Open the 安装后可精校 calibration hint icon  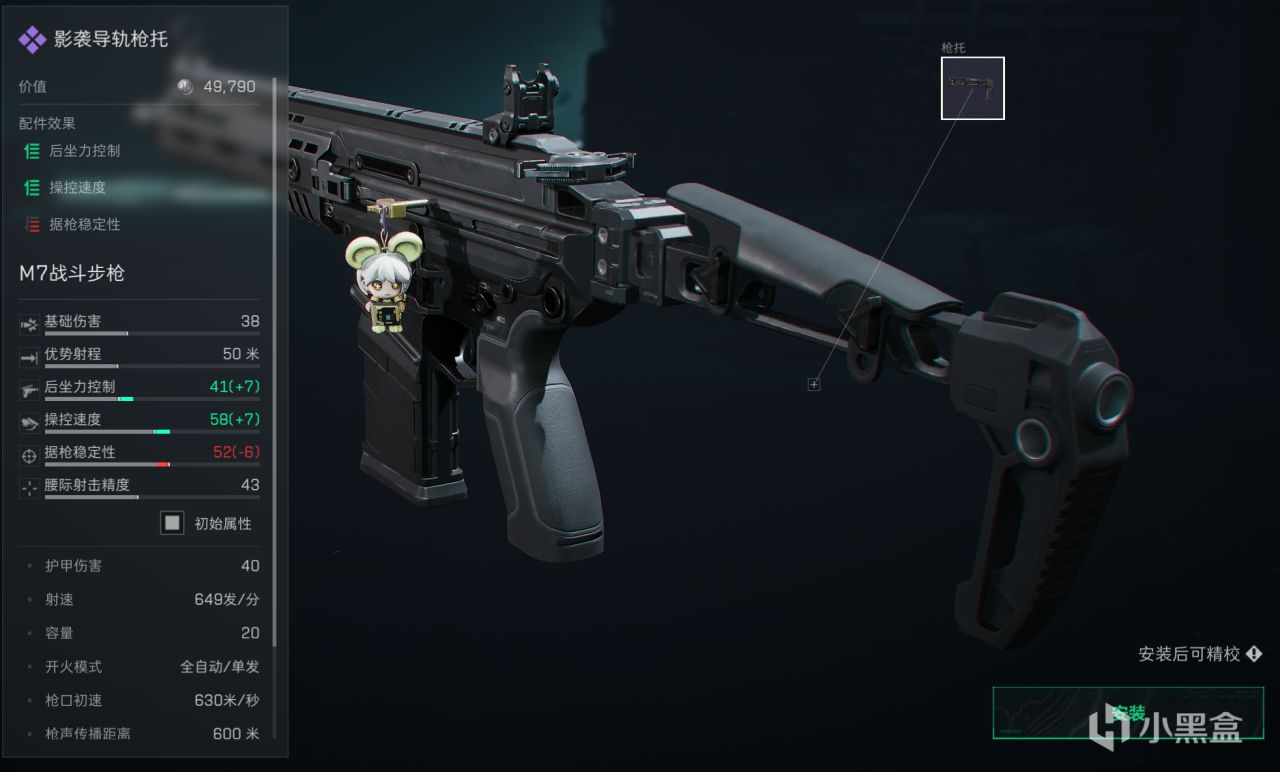point(1254,654)
